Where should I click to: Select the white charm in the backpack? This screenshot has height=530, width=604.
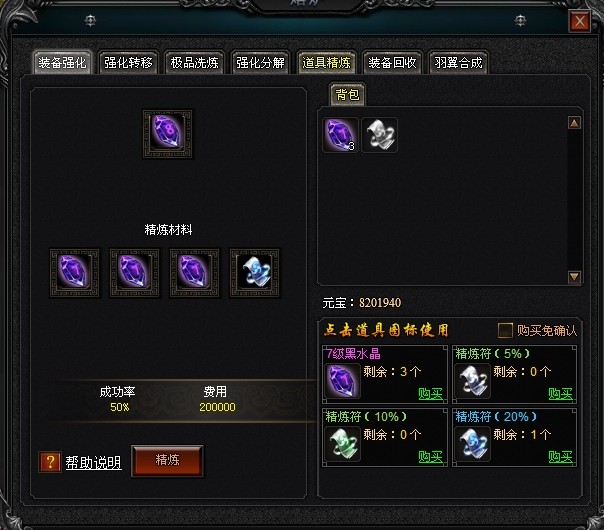(x=379, y=135)
